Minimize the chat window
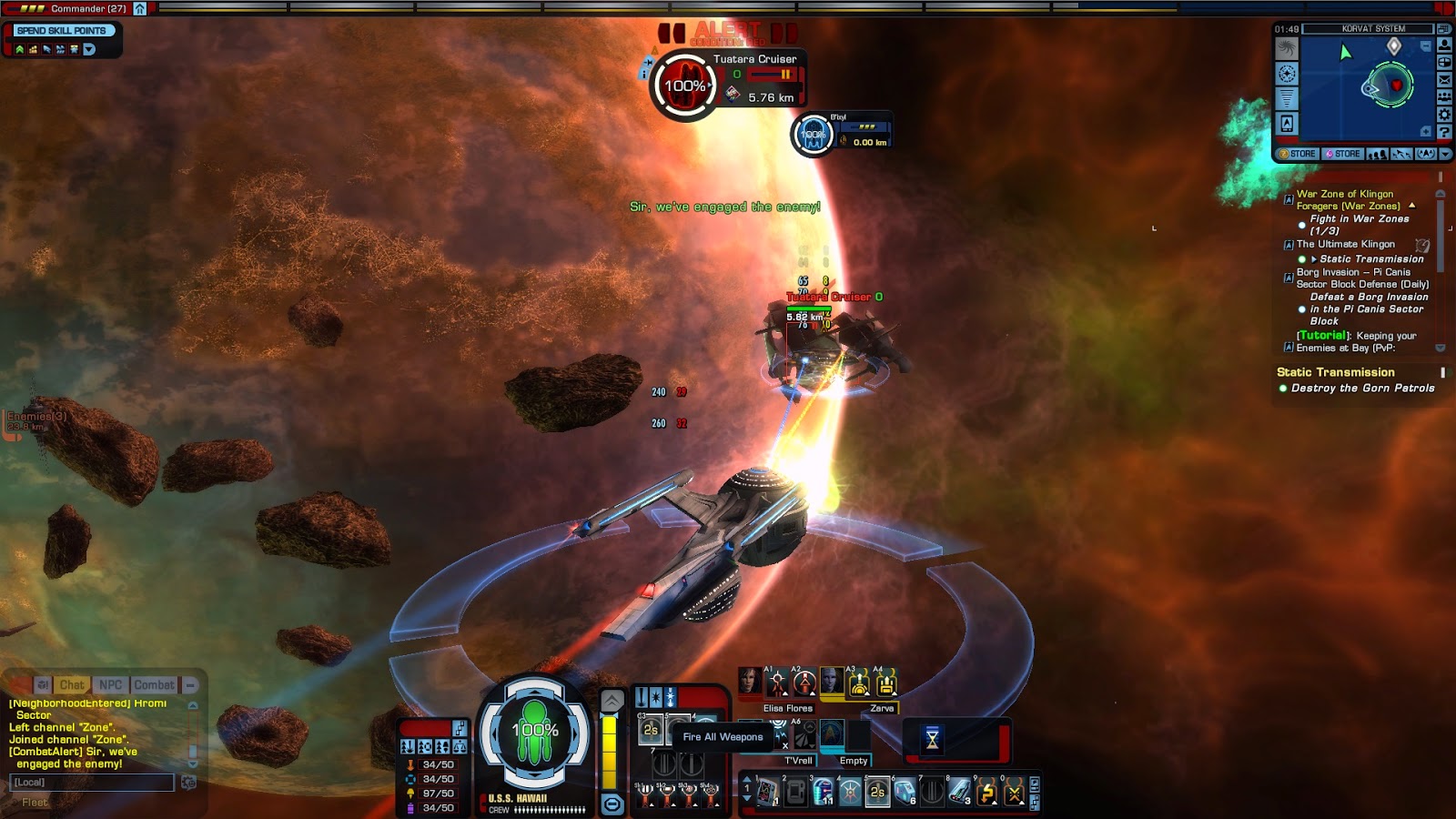The width and height of the screenshot is (1456, 819). point(190,685)
